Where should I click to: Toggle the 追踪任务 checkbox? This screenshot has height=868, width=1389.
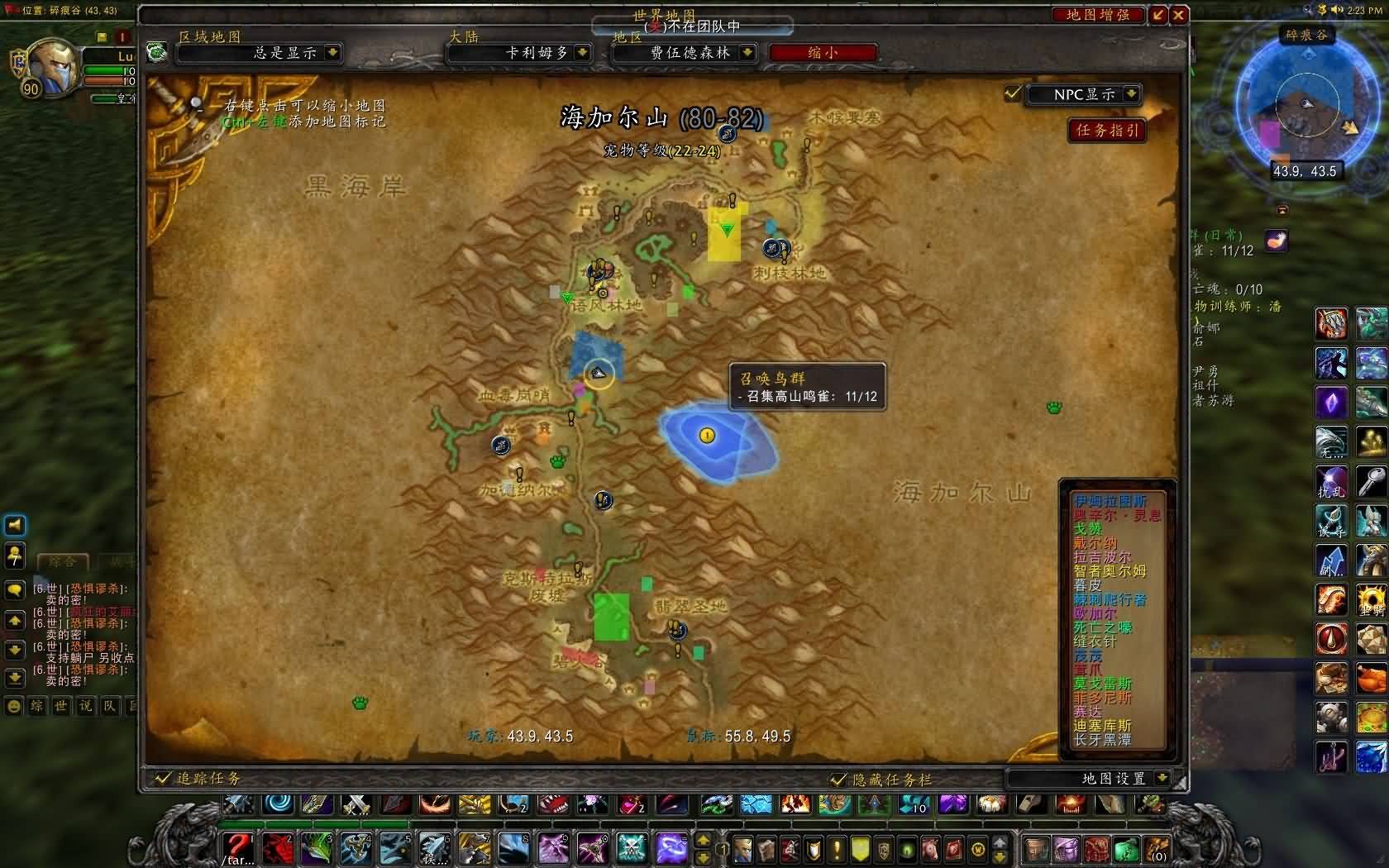click(162, 779)
